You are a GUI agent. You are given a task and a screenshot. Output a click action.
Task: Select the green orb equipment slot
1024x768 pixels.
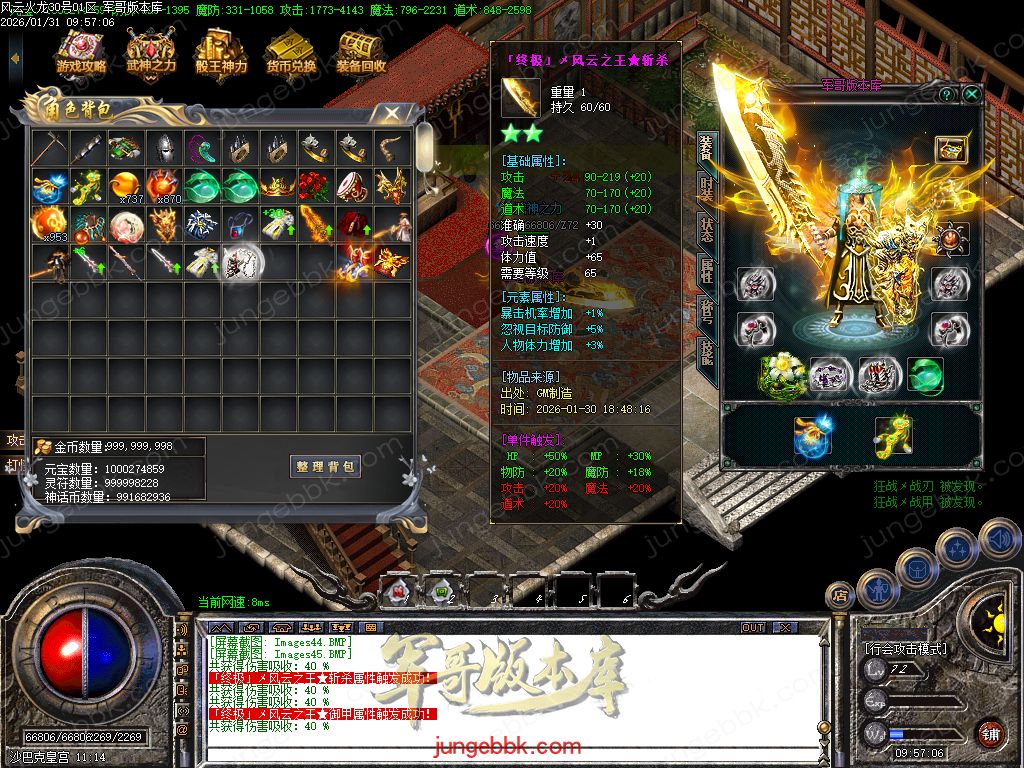click(x=925, y=375)
